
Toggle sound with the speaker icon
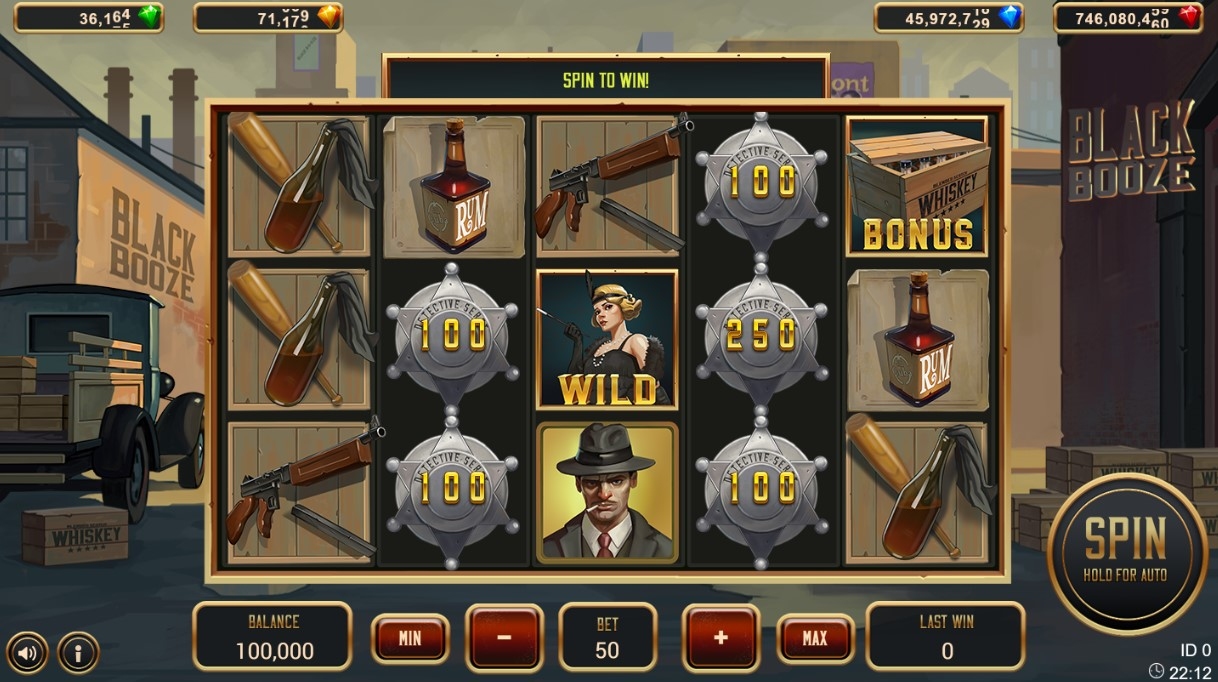coord(27,654)
